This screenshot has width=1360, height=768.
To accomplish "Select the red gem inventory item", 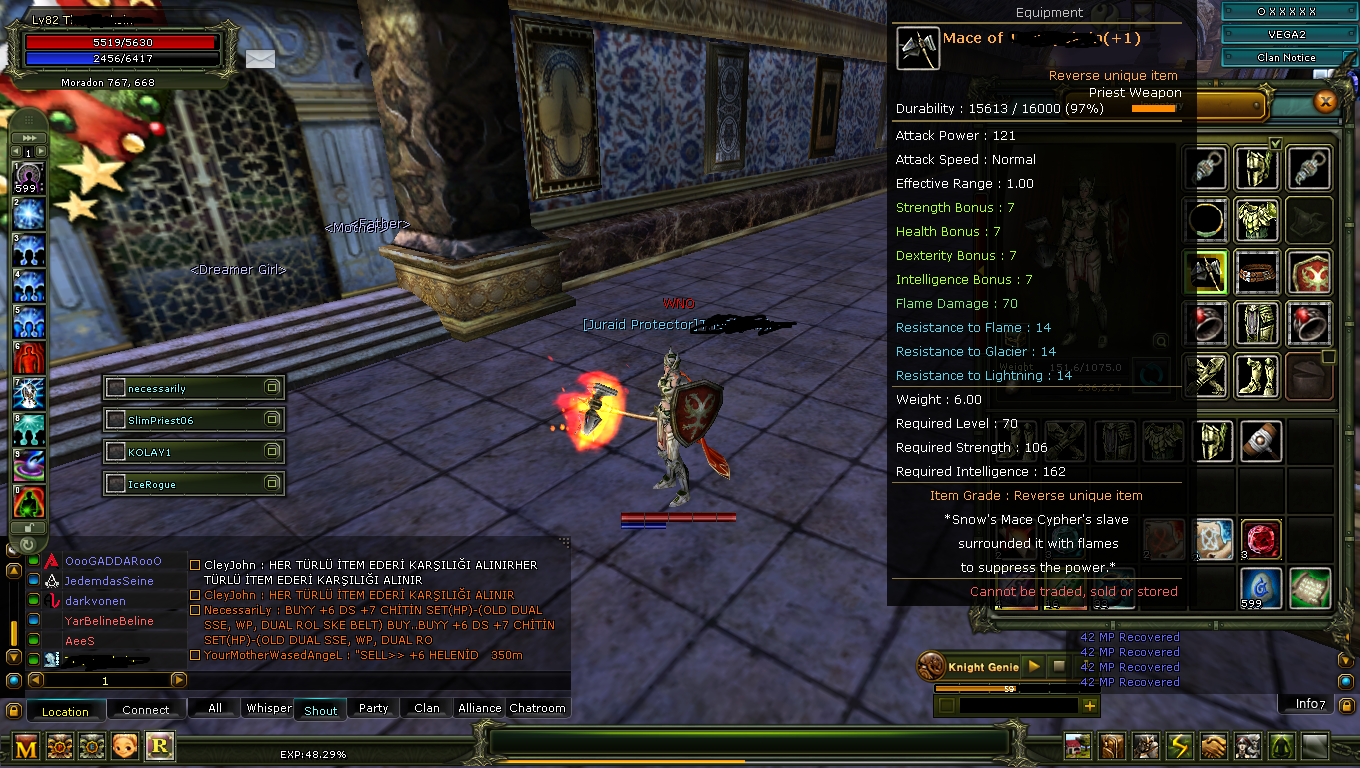I will click(1261, 540).
